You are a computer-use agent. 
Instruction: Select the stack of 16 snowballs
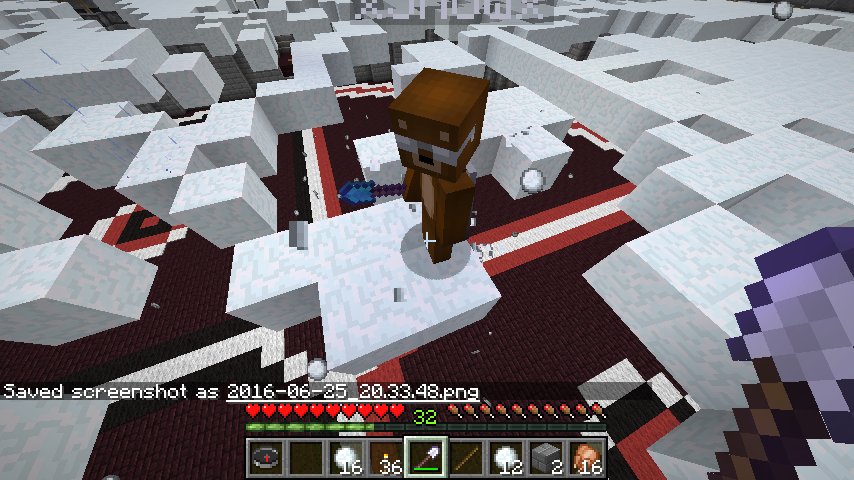(x=345, y=458)
